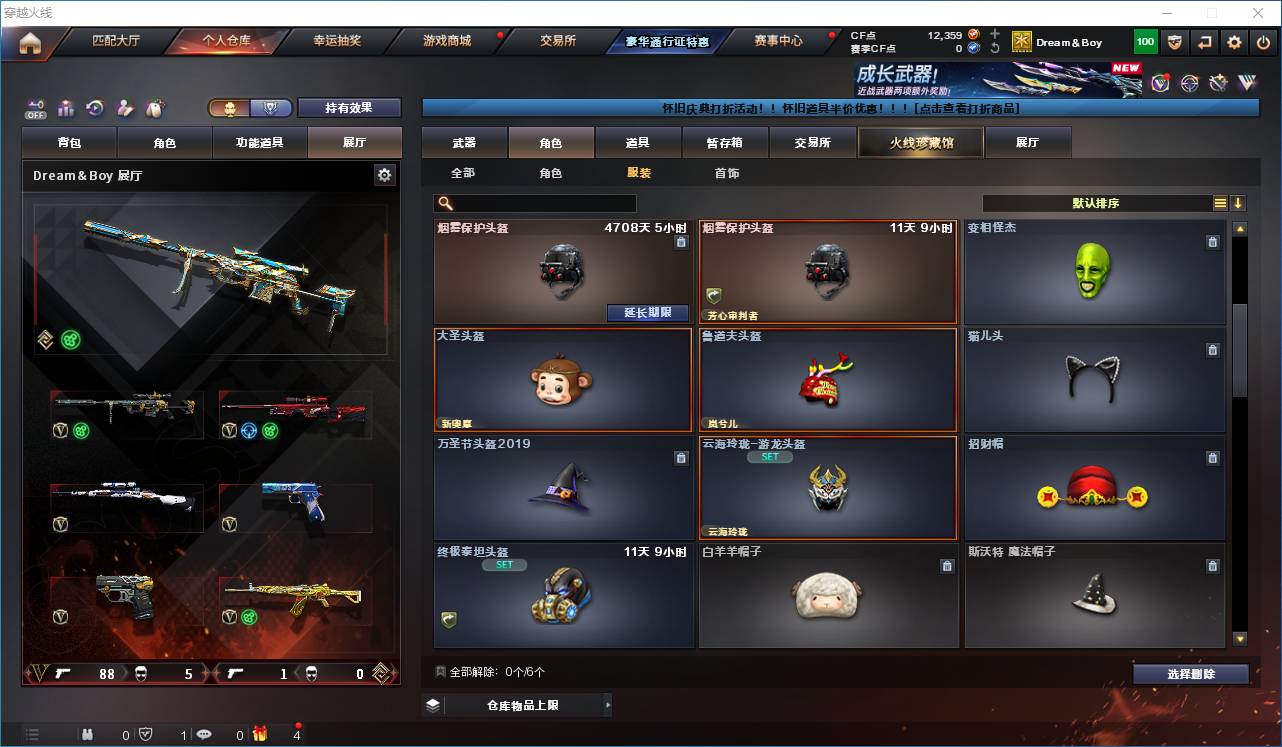Open the settings gear in Dream&Boy 展厅 panel
The height and width of the screenshot is (747, 1282).
[385, 174]
